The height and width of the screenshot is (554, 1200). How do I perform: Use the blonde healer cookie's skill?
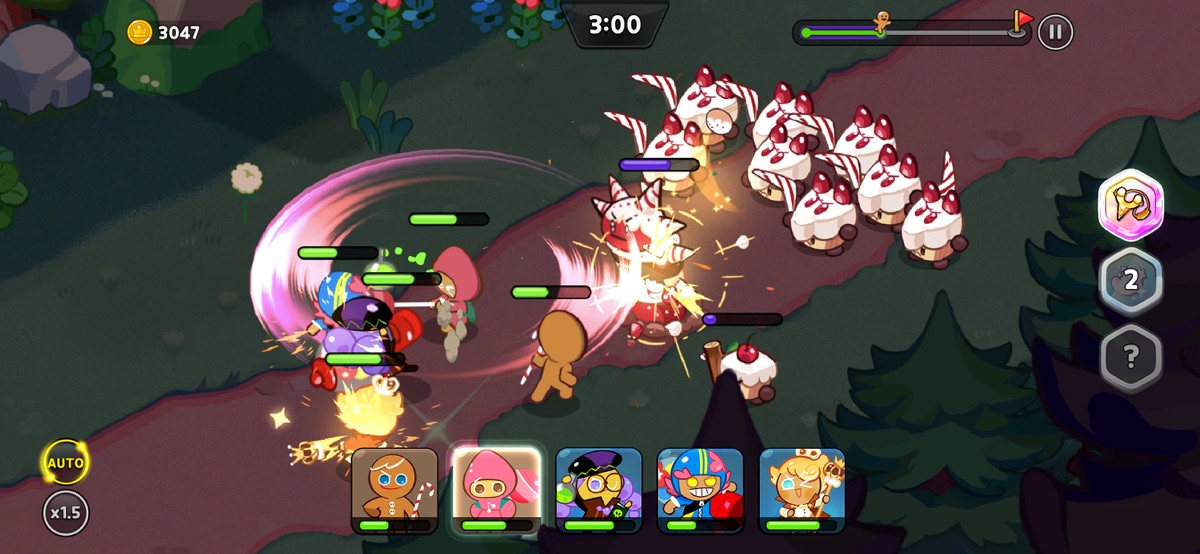pos(802,489)
